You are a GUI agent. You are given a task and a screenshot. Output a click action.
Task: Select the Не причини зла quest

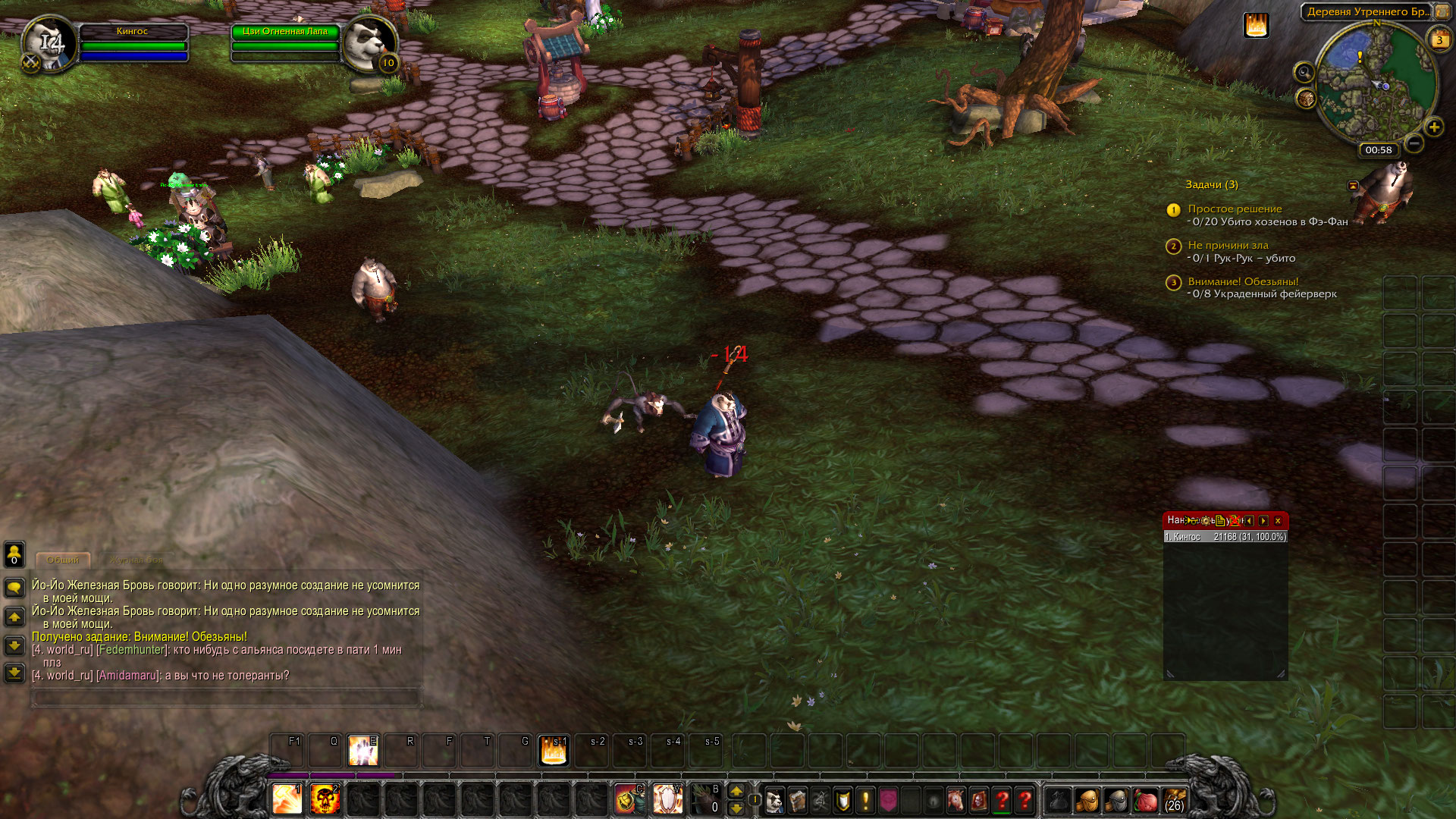tap(1228, 246)
